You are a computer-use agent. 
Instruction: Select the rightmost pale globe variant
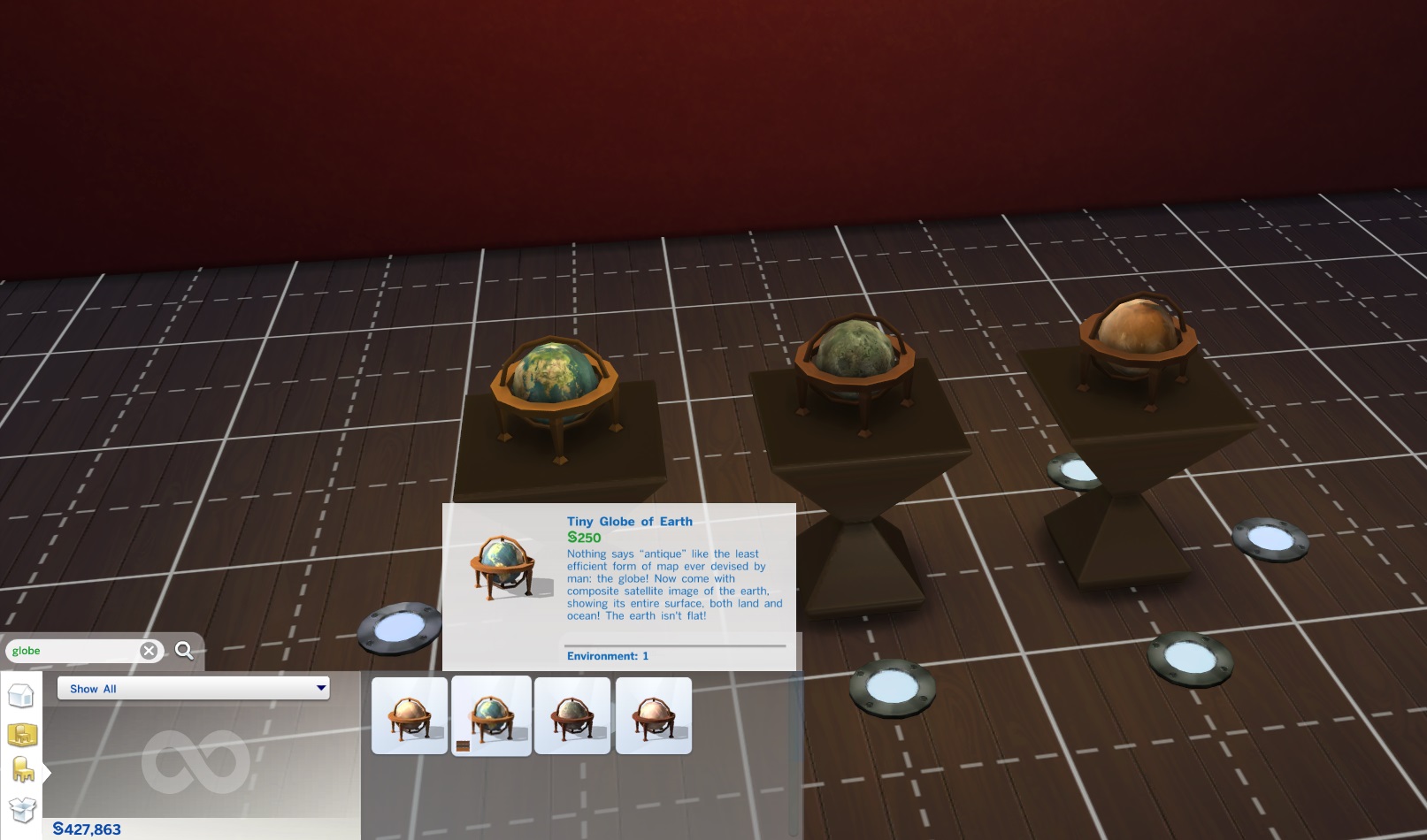click(x=655, y=713)
